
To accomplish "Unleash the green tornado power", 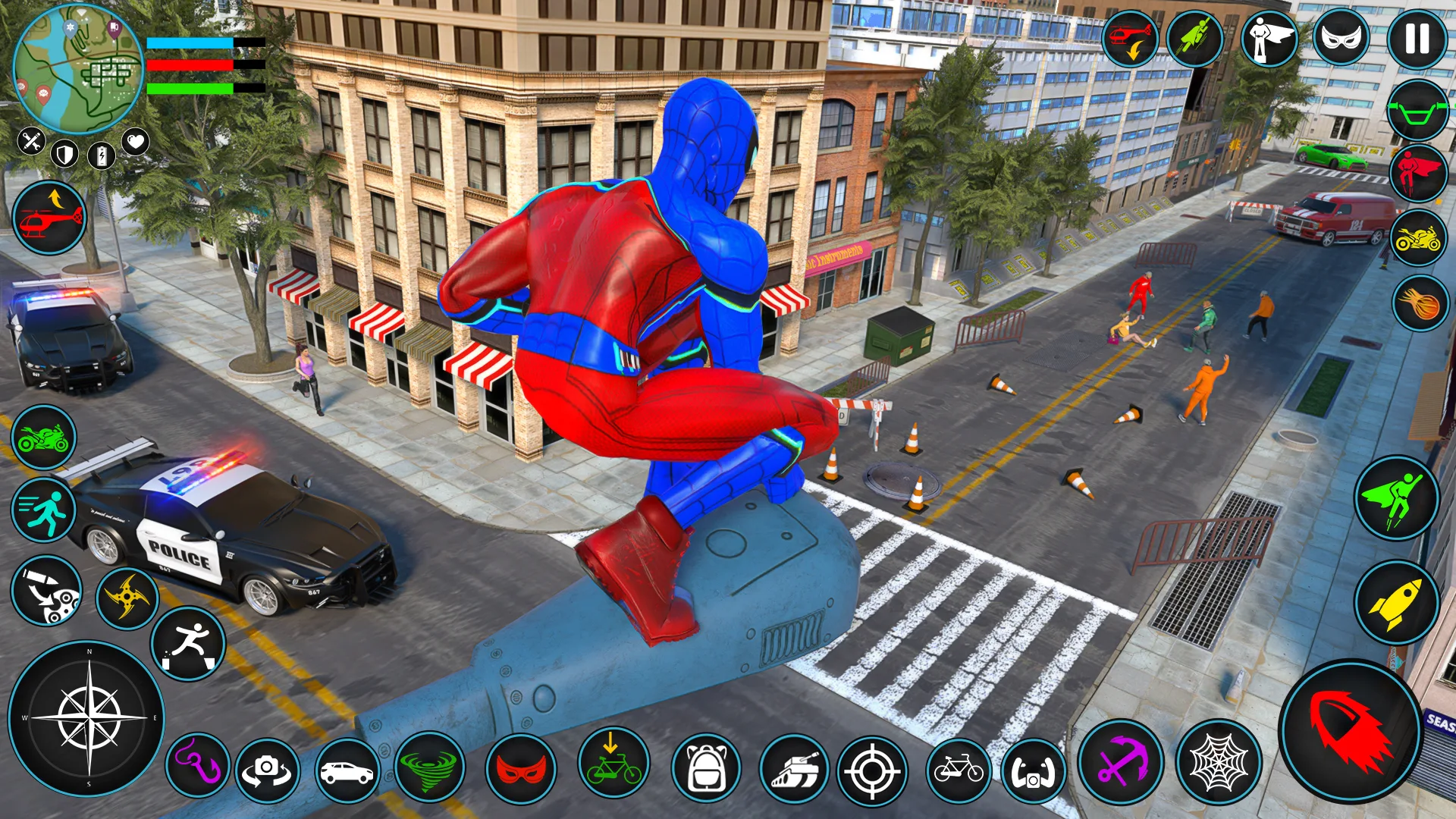I will point(429,767).
